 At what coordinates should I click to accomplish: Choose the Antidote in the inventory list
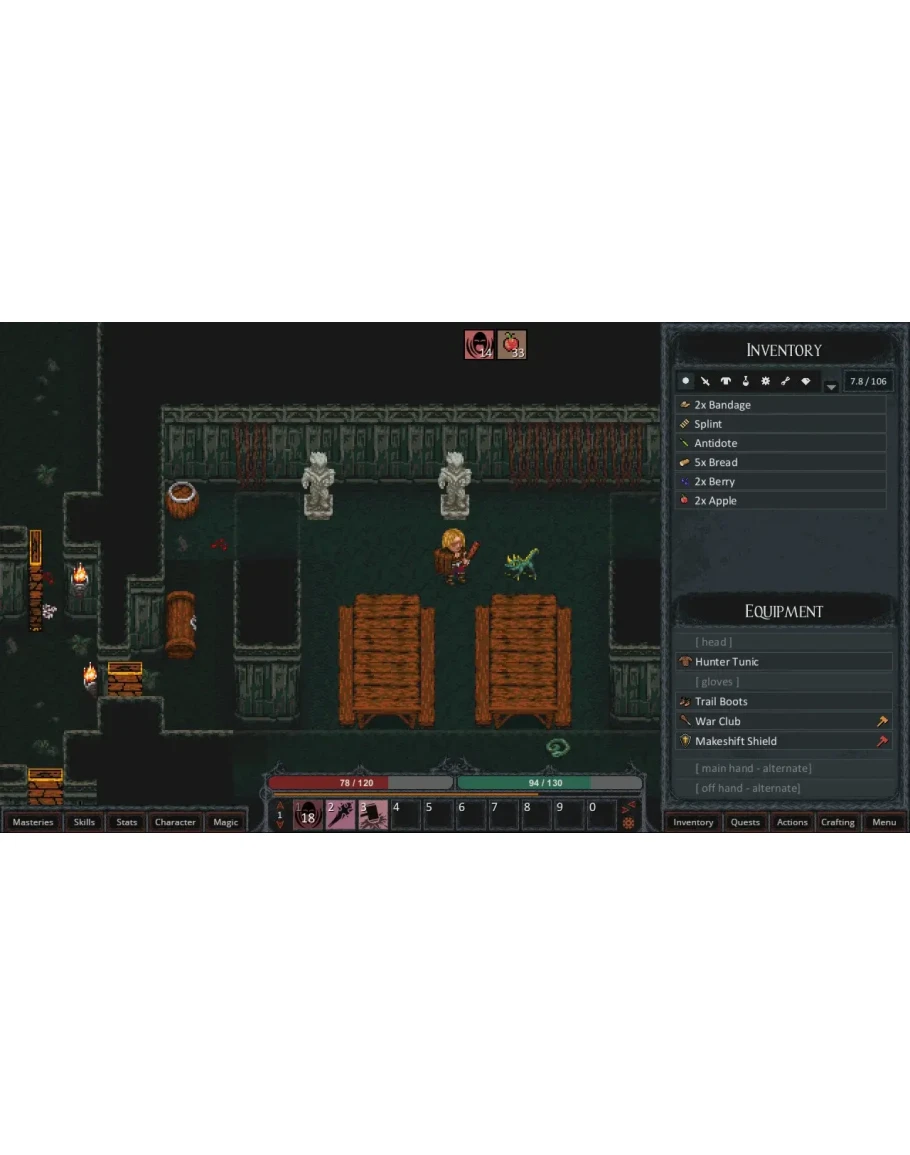(780, 443)
